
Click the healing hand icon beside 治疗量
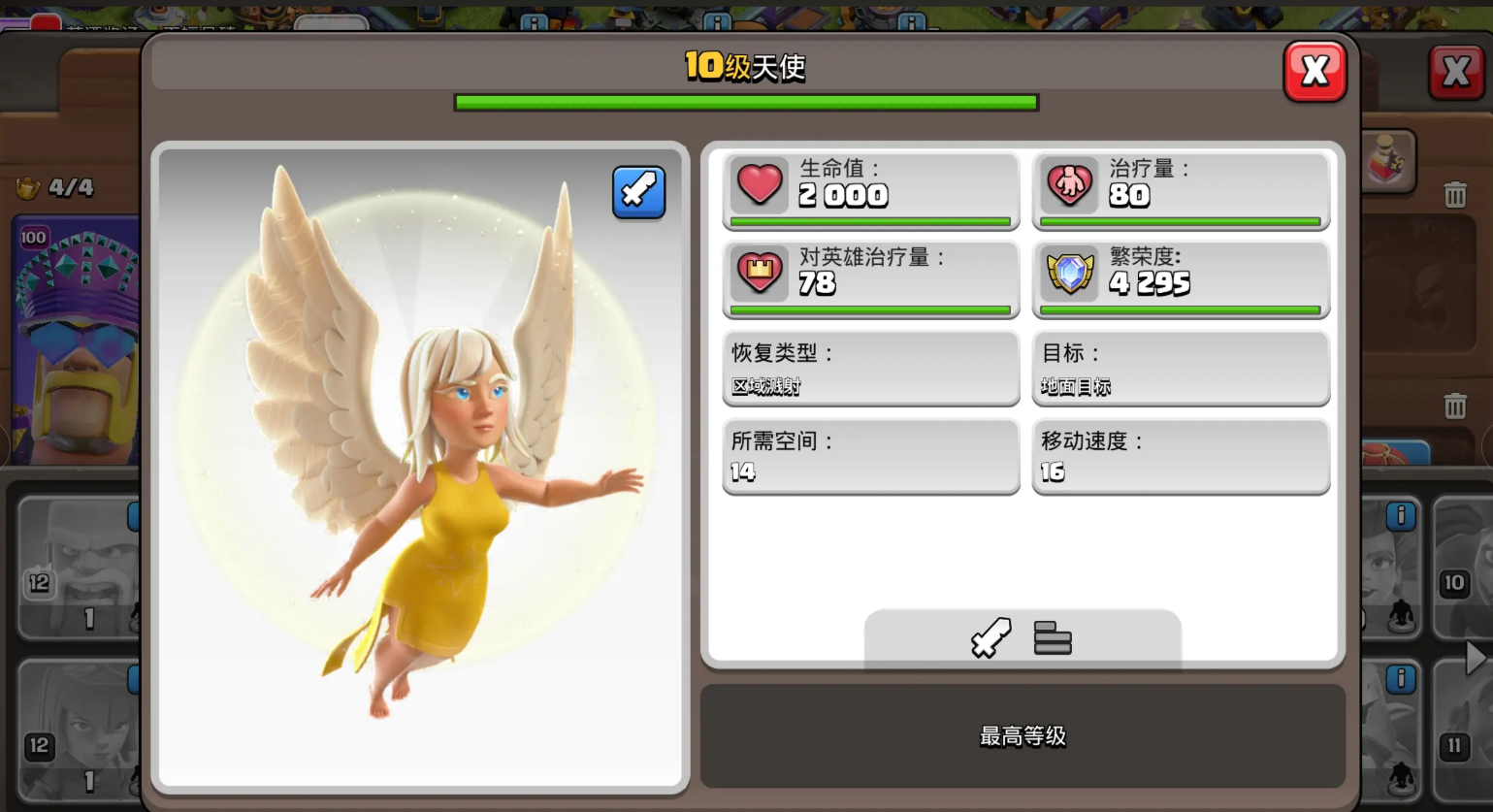coord(1070,184)
